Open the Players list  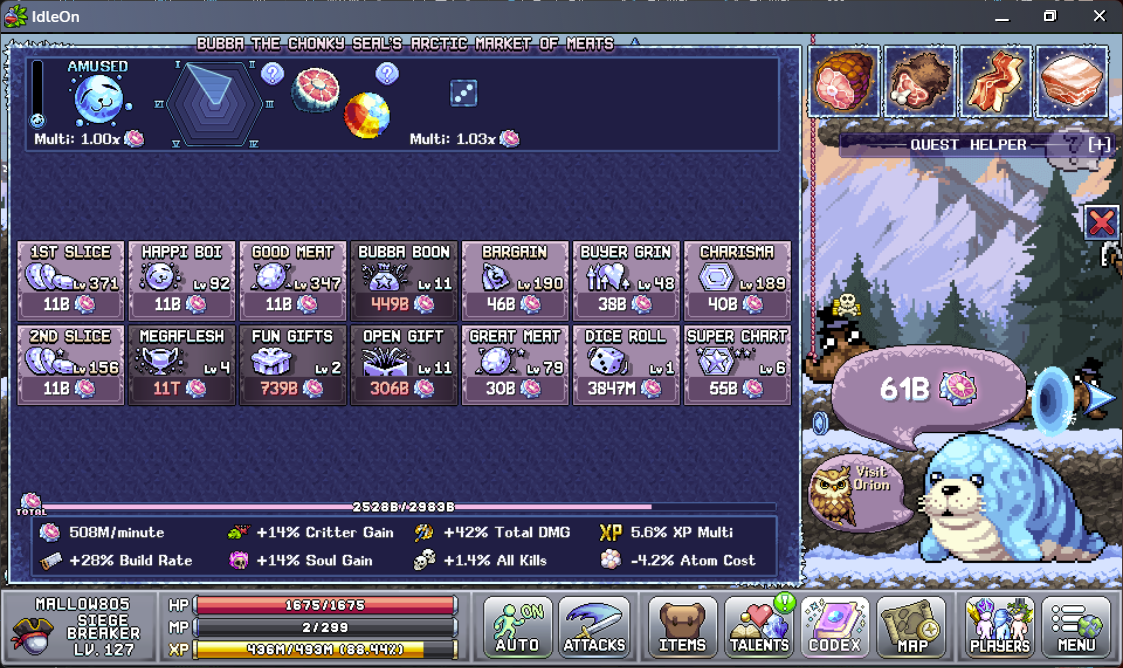[x=1000, y=628]
